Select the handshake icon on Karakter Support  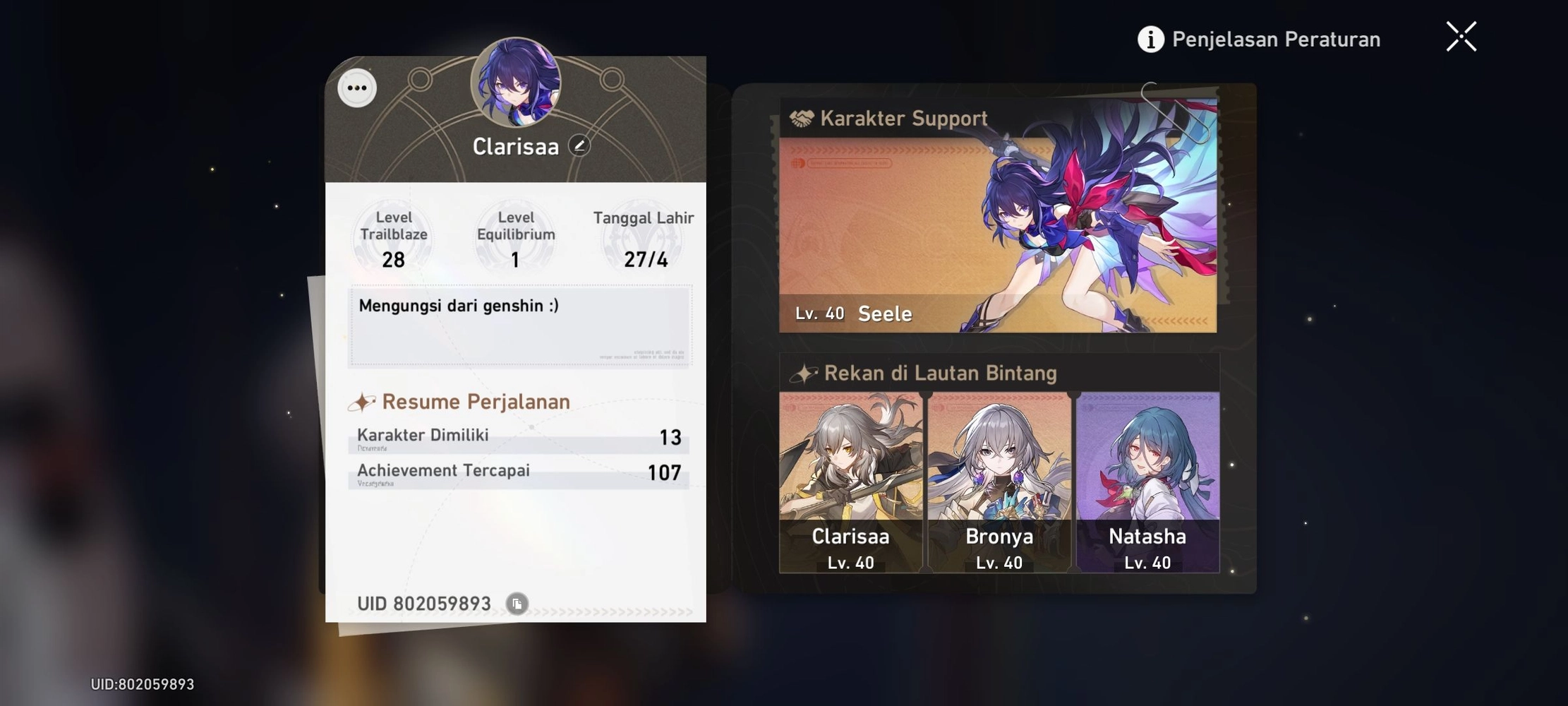pos(804,117)
